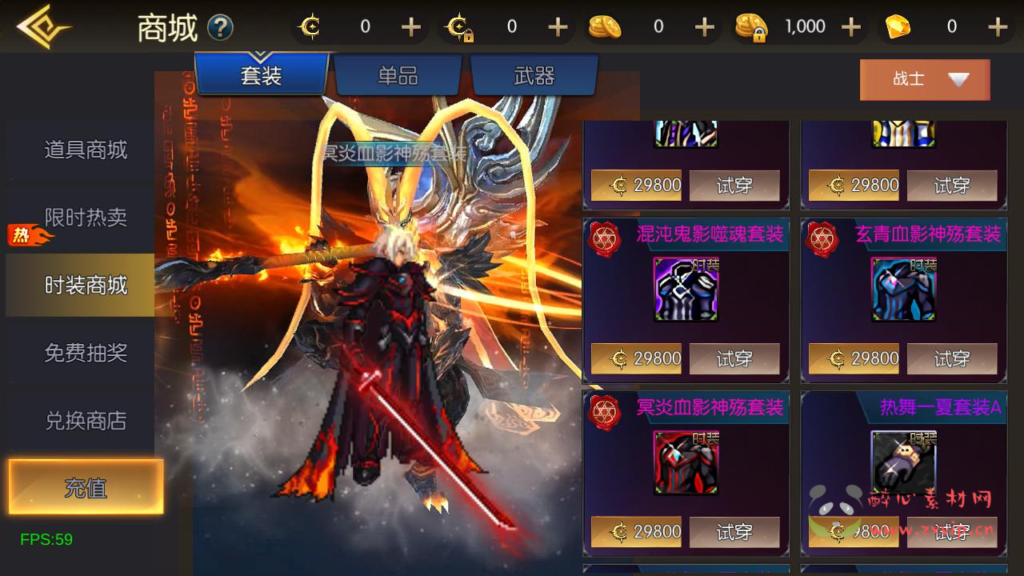Open the 商城 help question mark
Screen dimensions: 1024x576
[x=220, y=28]
